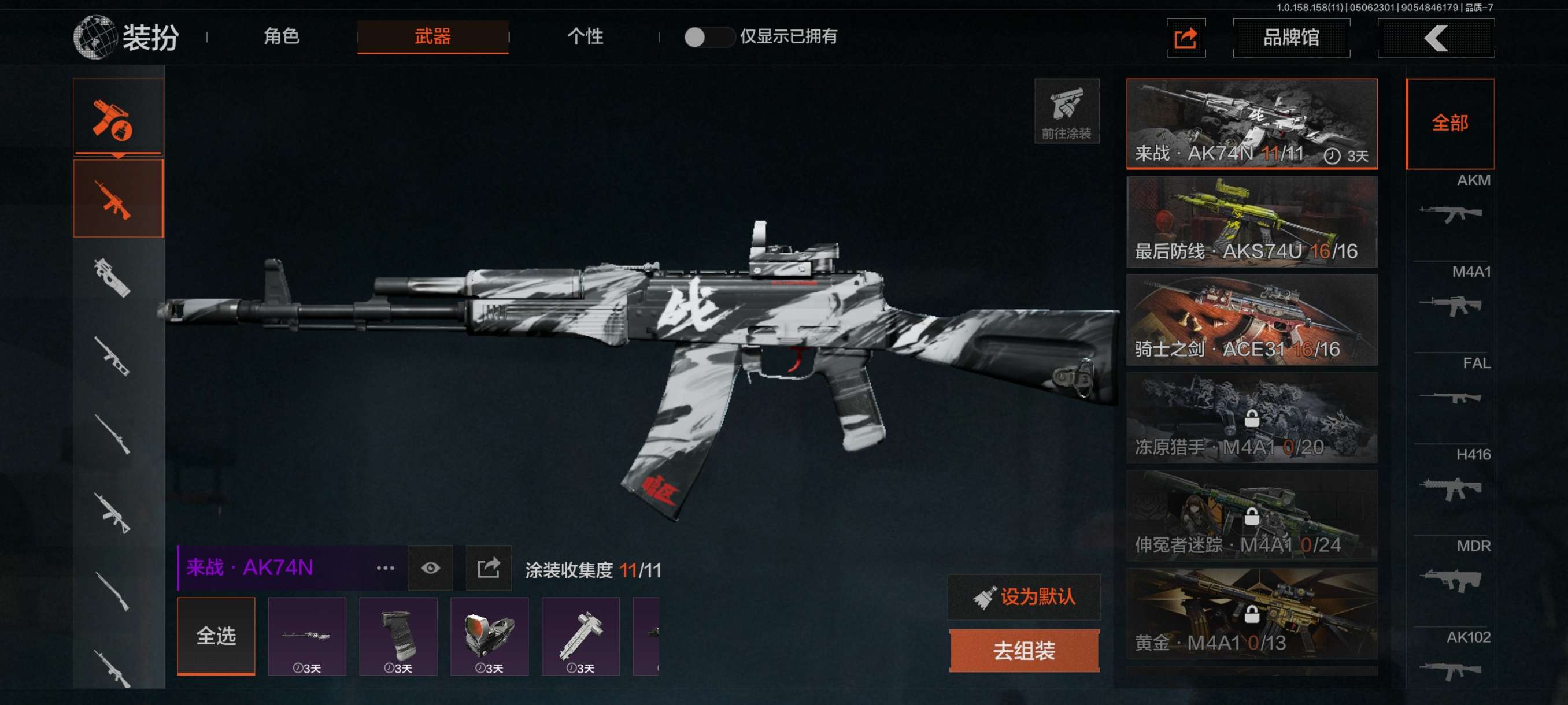Choose the 黄金 M4A1 skin

point(1252,614)
